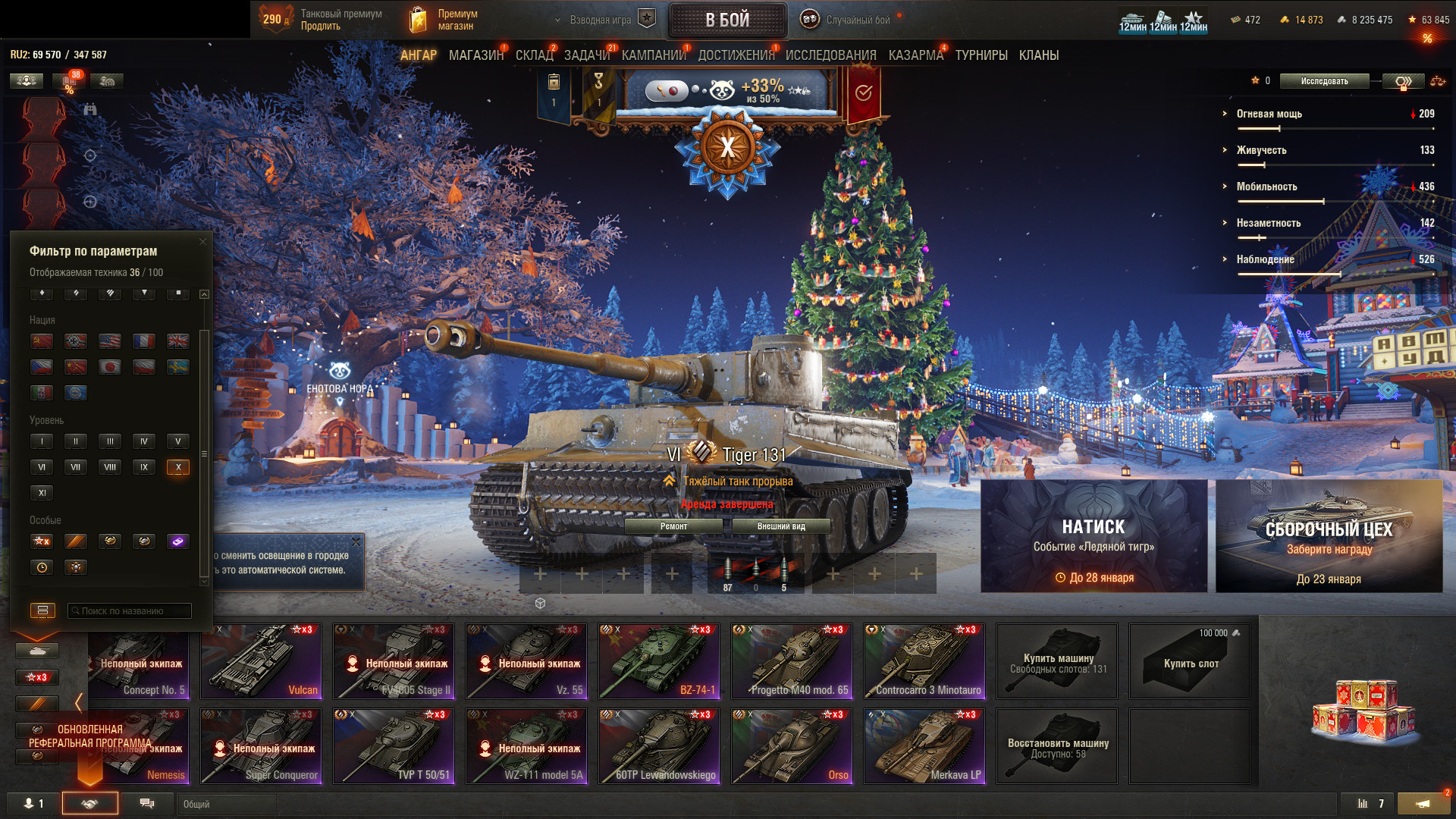Click Купить слот for a new slot
The image size is (1456, 819).
coord(1190,661)
